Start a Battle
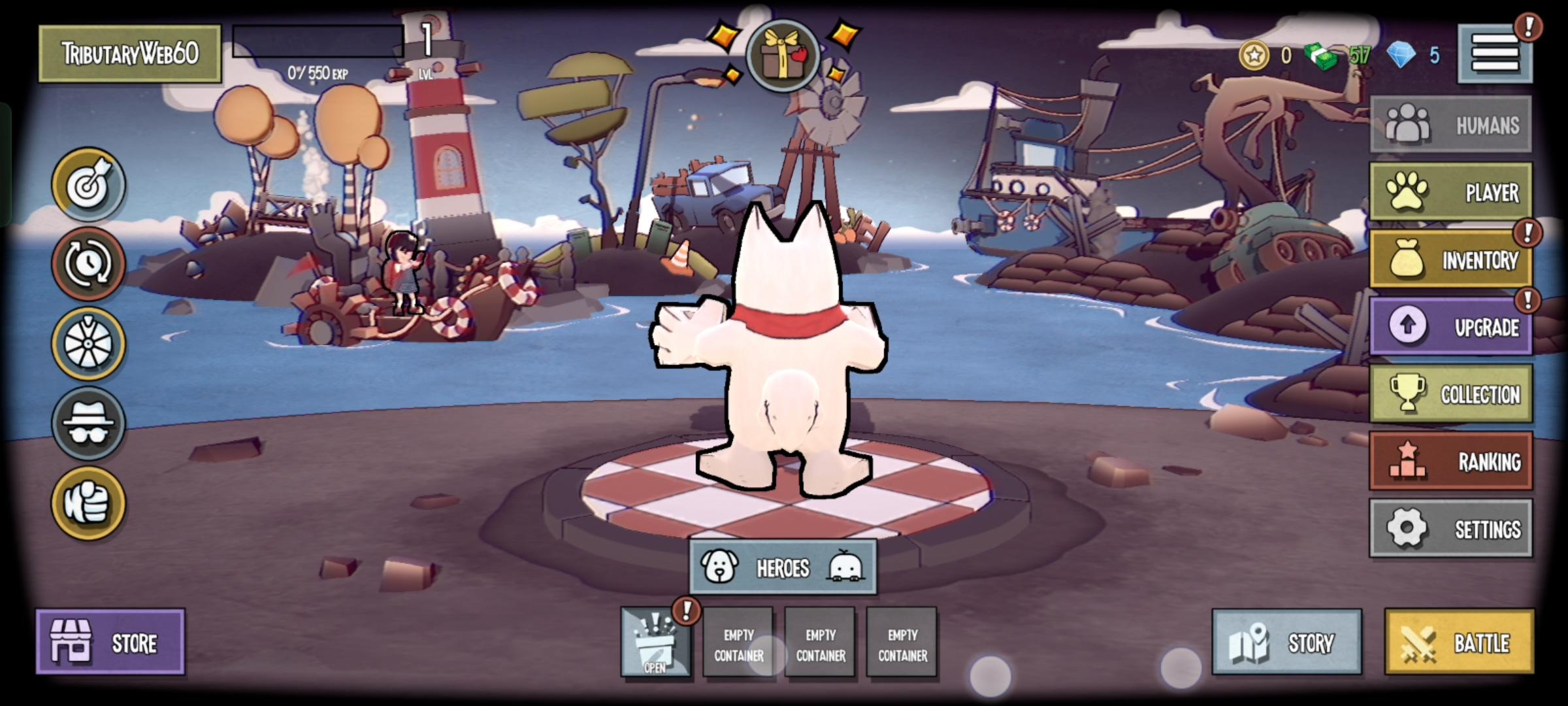1568x706 pixels. coord(1459,642)
